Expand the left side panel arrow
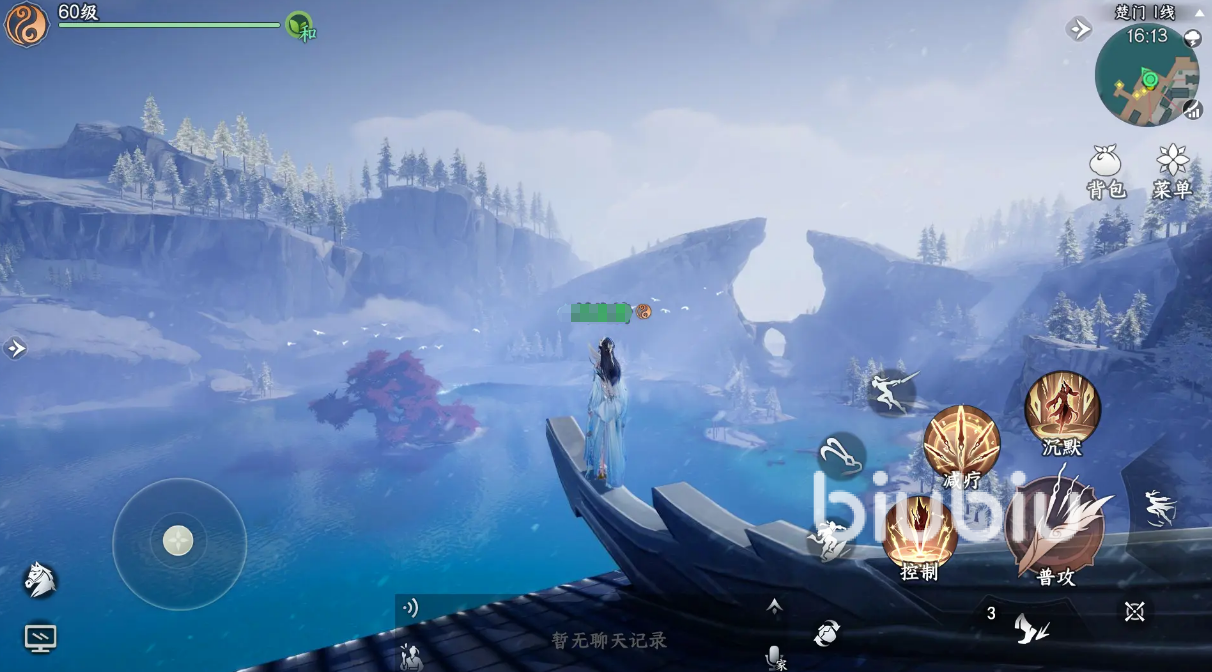The image size is (1212, 672). pos(15,348)
